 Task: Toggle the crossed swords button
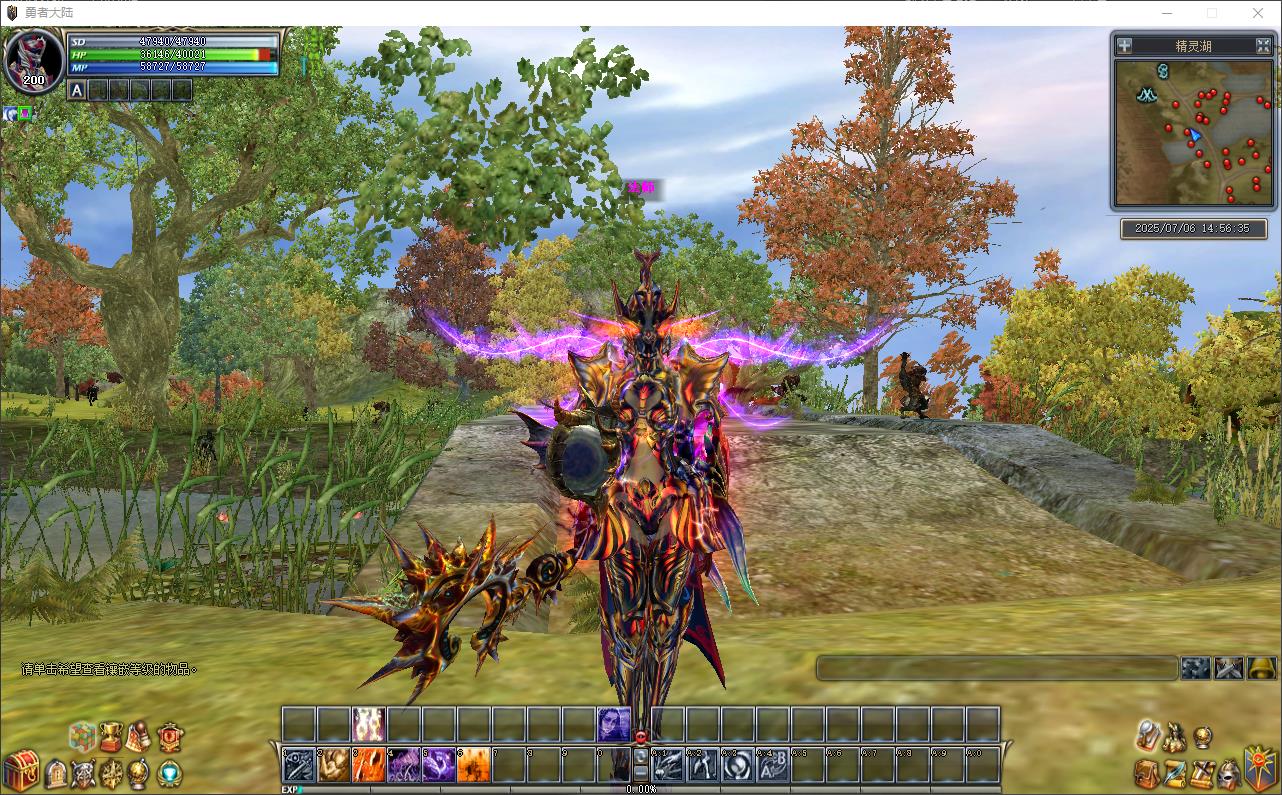(x=1229, y=668)
